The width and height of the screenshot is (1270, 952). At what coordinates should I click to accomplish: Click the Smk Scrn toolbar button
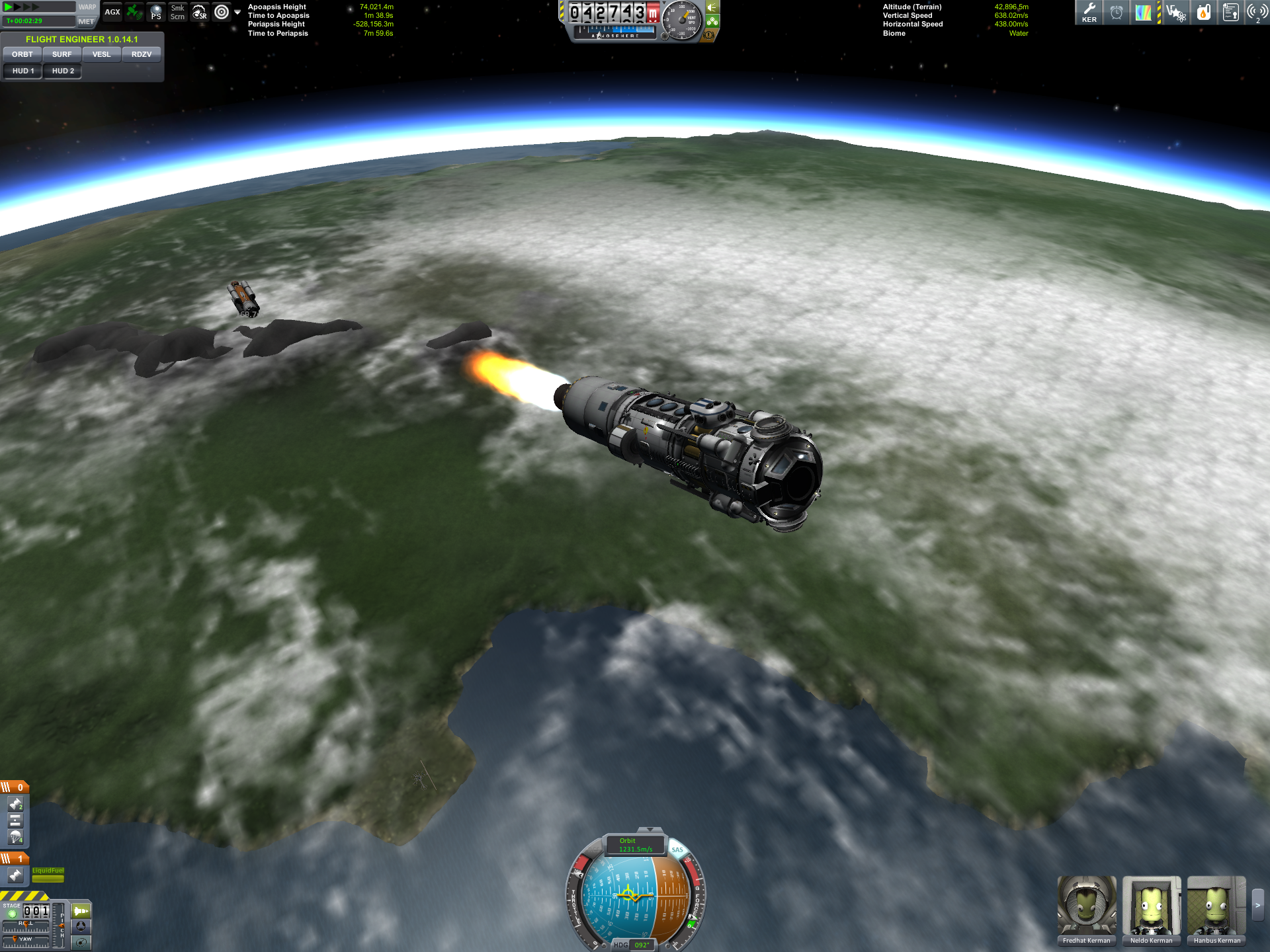click(x=177, y=13)
